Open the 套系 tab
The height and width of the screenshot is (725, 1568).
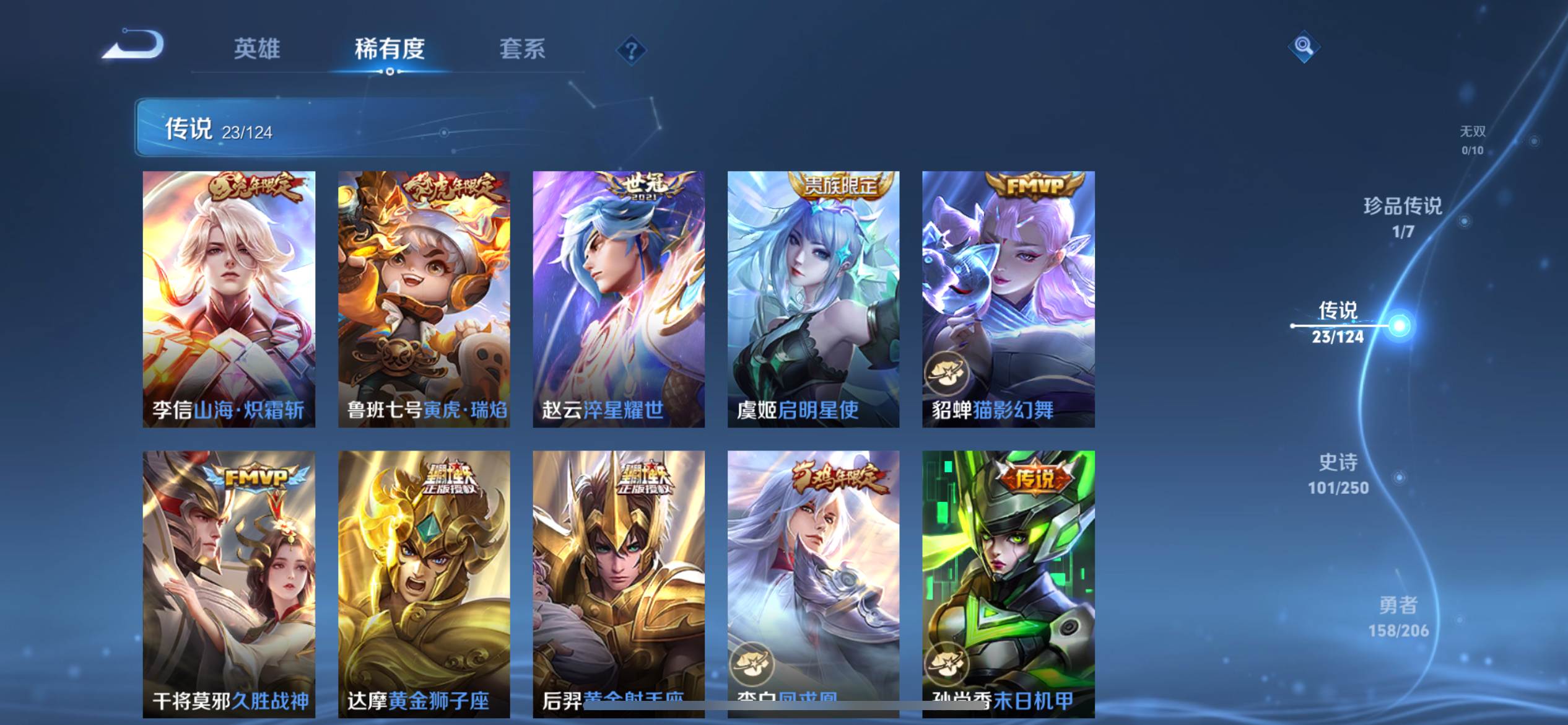click(522, 49)
